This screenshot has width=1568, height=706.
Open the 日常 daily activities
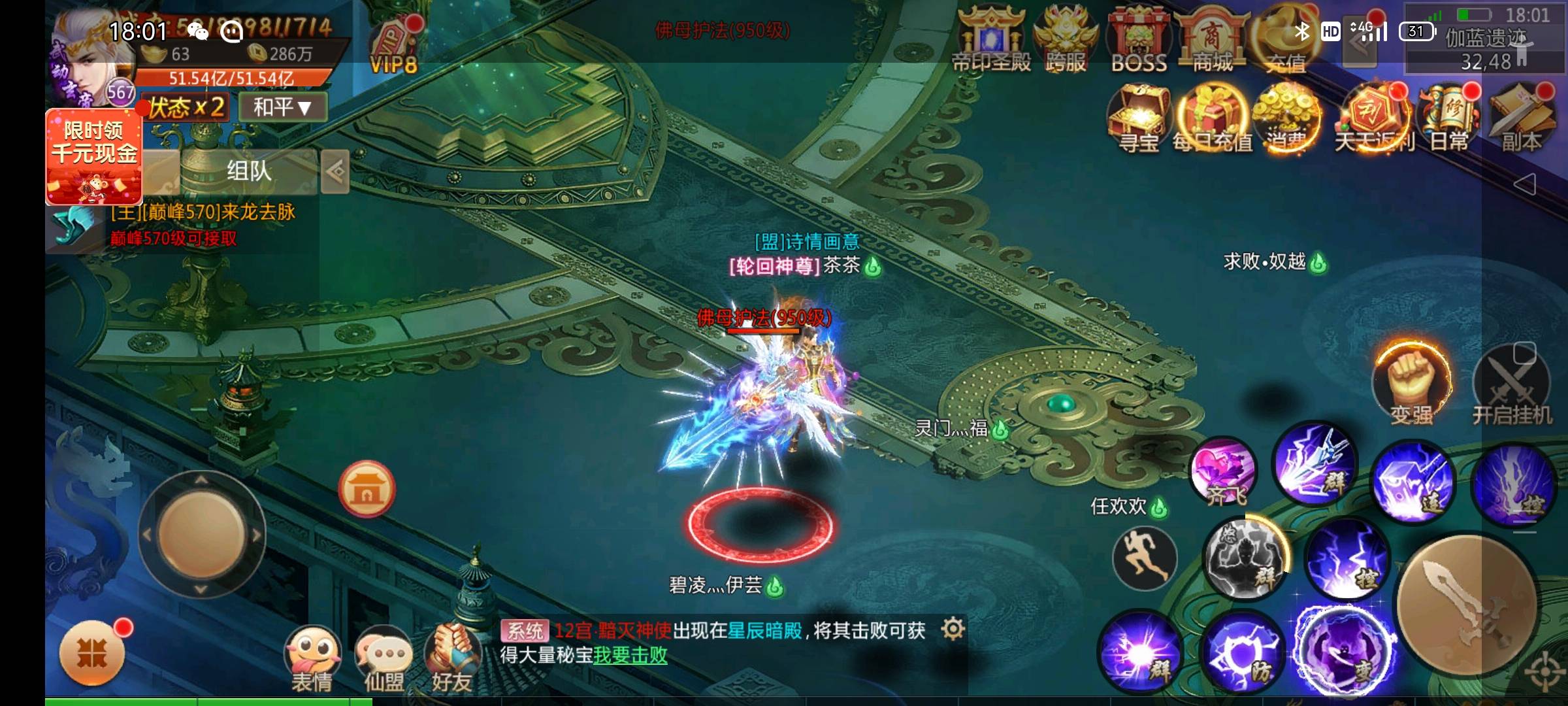point(1449,118)
